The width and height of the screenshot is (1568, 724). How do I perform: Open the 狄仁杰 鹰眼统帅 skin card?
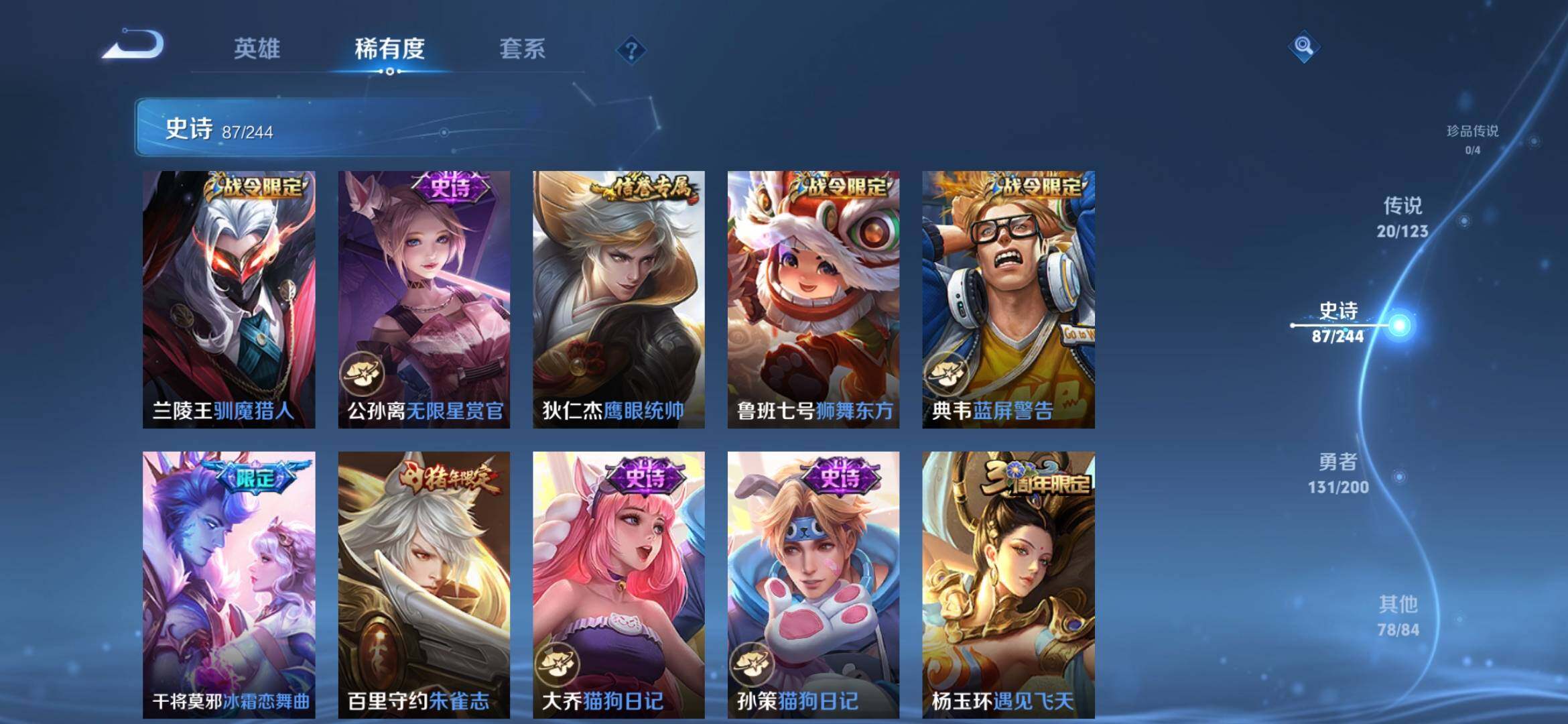(x=618, y=299)
